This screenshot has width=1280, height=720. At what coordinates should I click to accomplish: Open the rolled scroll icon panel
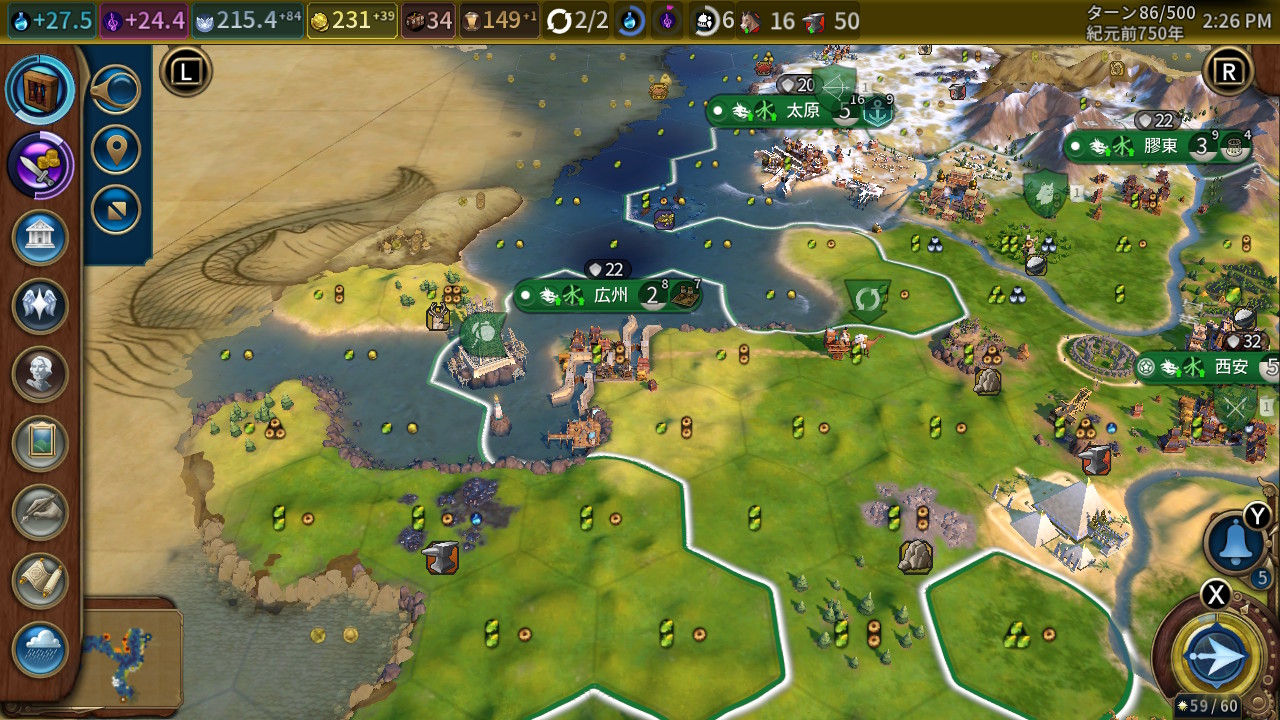(x=41, y=580)
